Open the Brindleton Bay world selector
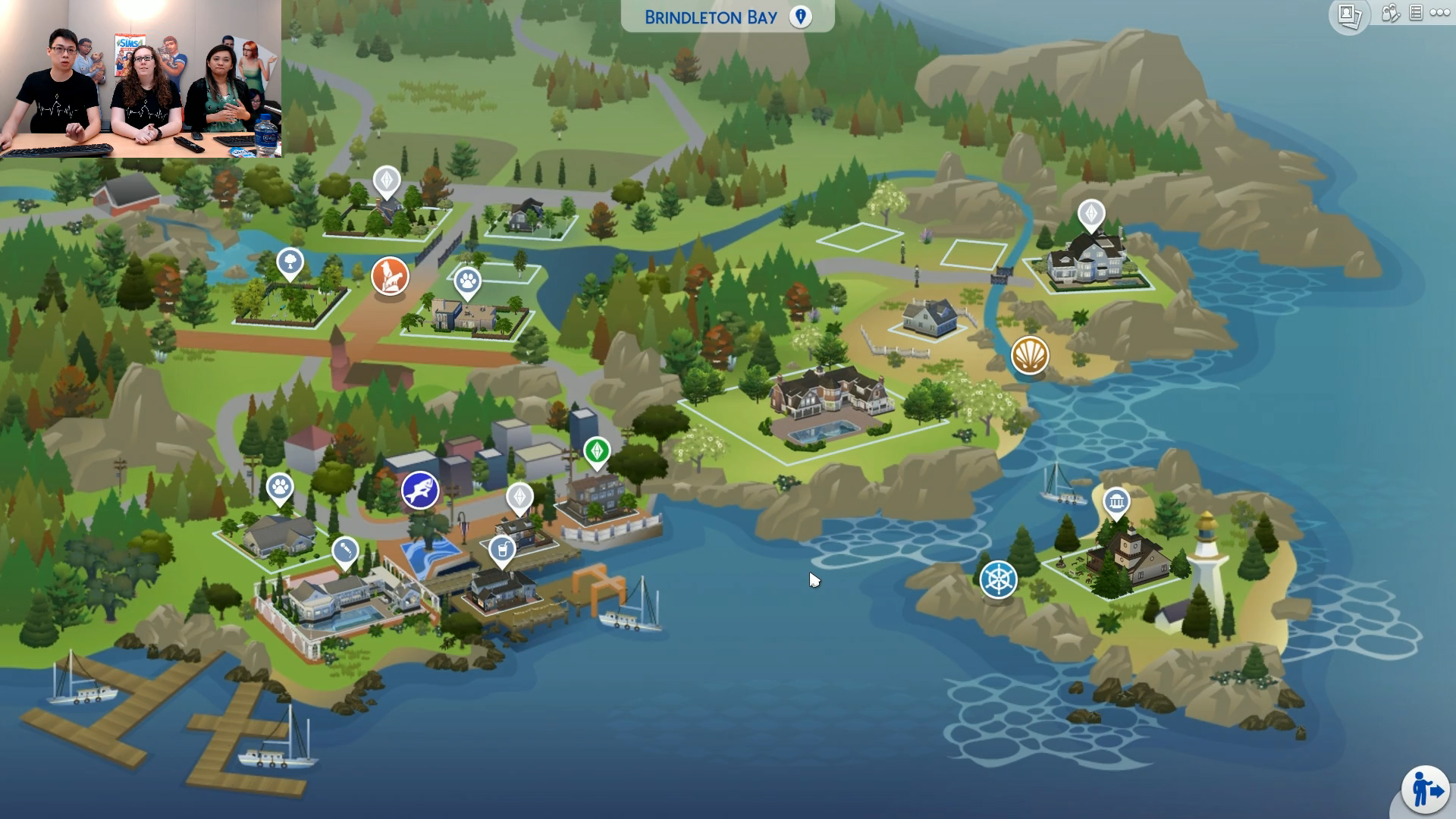1456x819 pixels. point(726,17)
